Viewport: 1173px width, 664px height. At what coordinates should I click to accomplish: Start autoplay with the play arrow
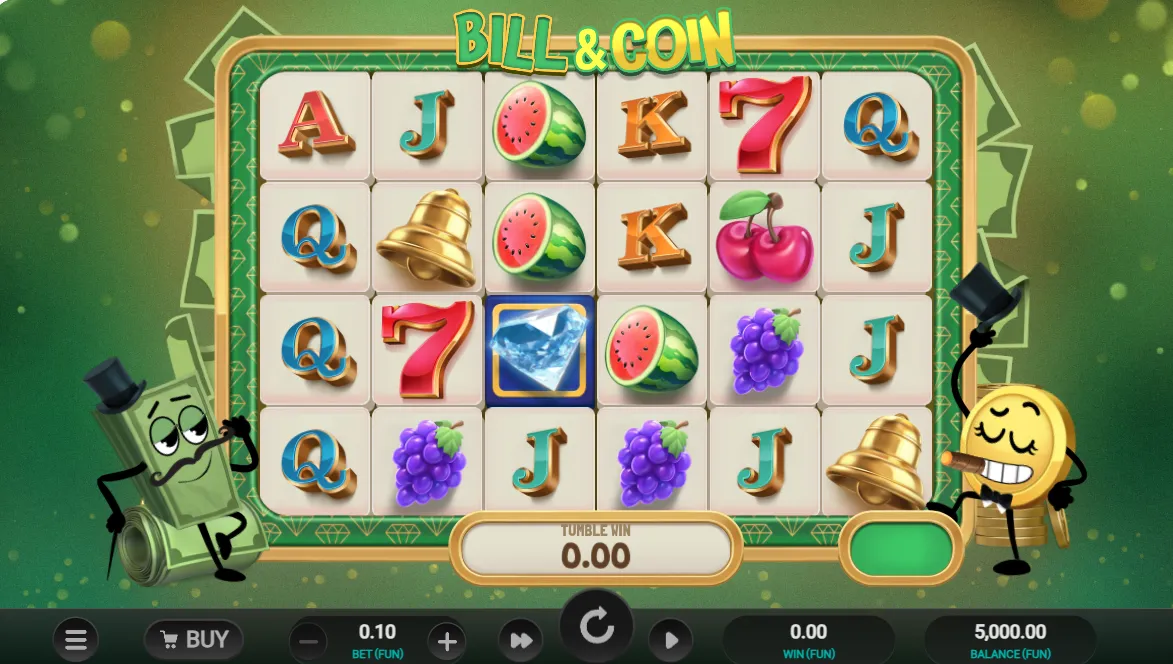pos(671,640)
